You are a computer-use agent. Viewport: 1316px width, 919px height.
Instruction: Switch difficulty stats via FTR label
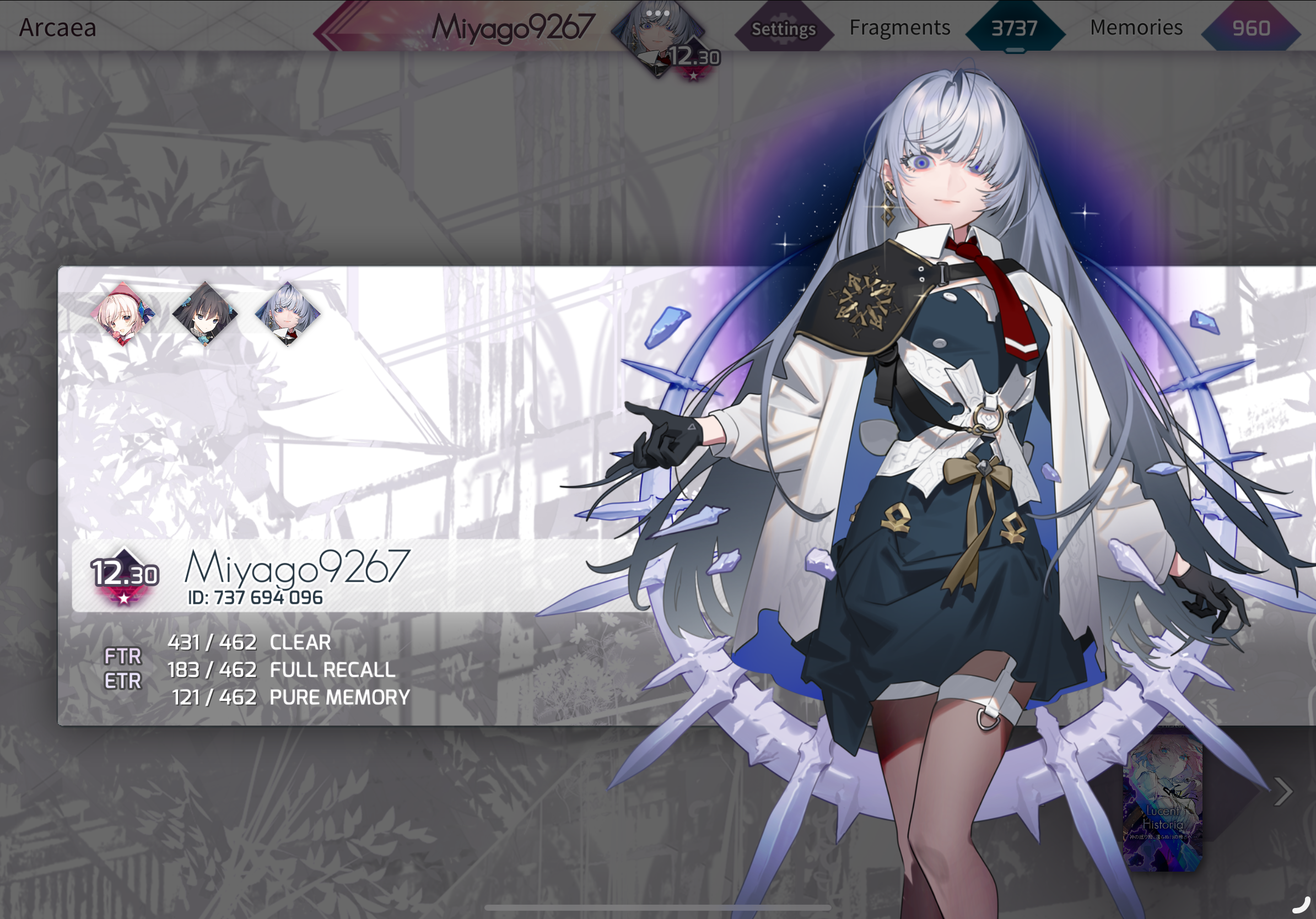(x=123, y=656)
